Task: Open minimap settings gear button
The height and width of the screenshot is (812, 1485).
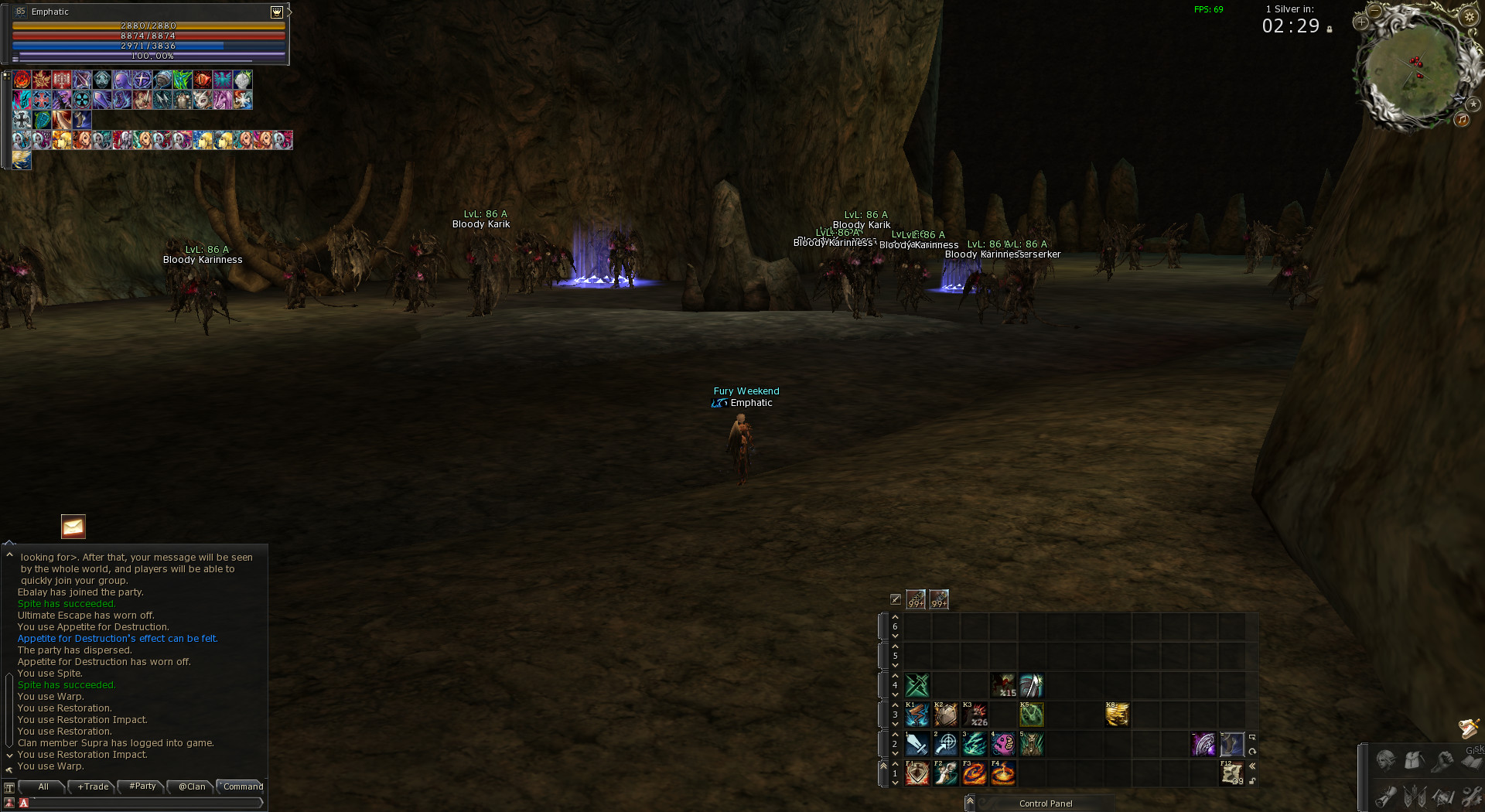Action: 1469,16
